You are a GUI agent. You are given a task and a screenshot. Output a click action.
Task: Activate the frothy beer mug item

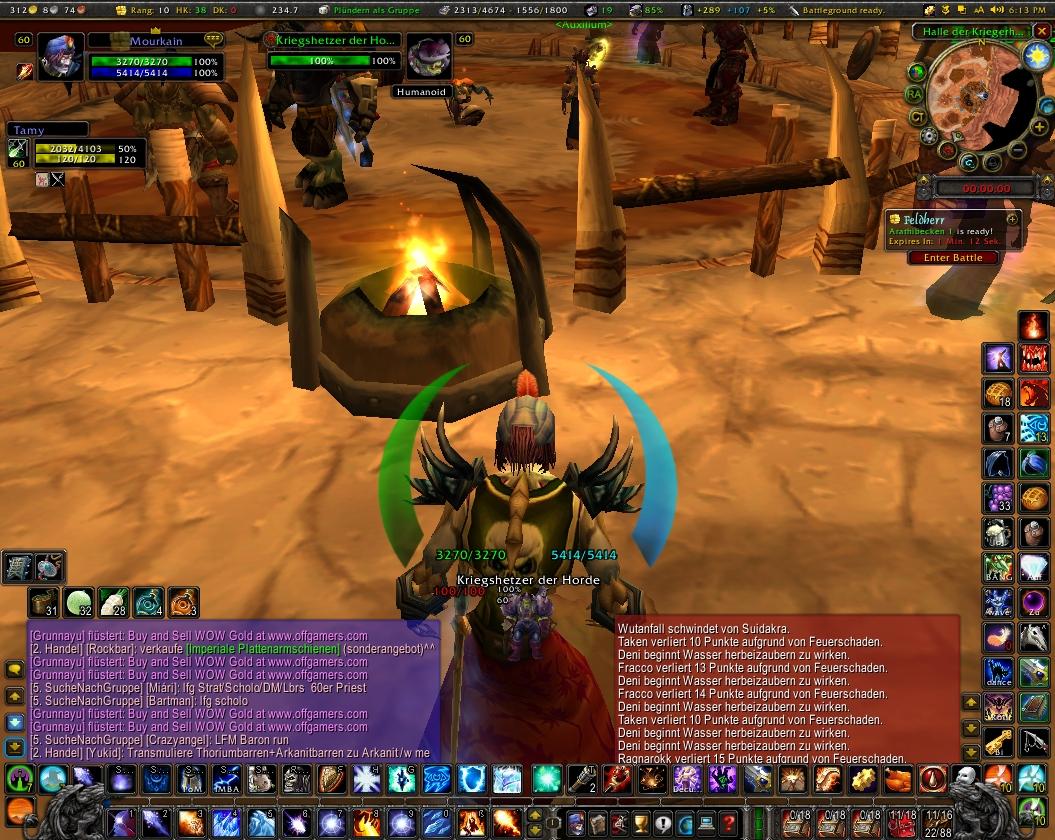[999, 532]
